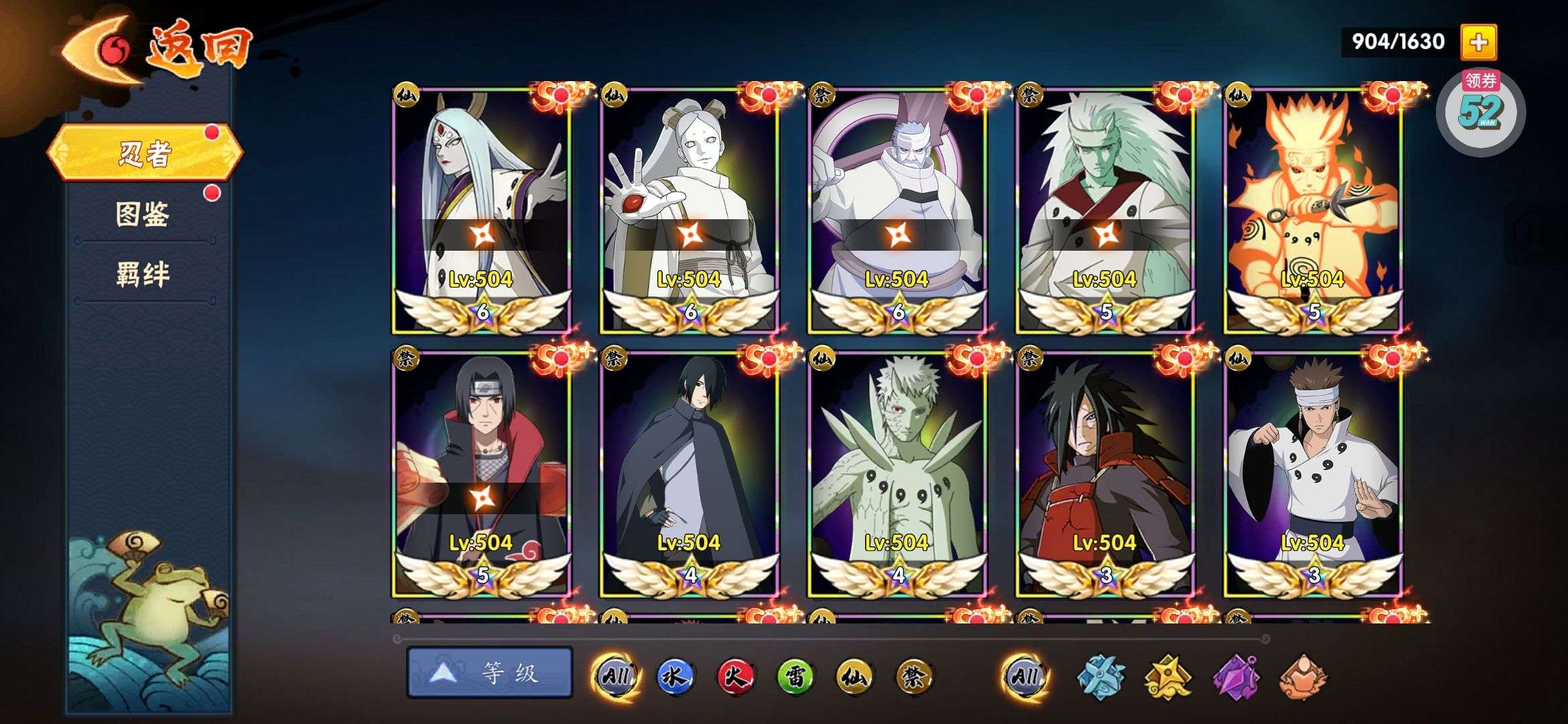This screenshot has height=724, width=1568.
Task: Open the 羁绊 tab
Action: tap(143, 275)
